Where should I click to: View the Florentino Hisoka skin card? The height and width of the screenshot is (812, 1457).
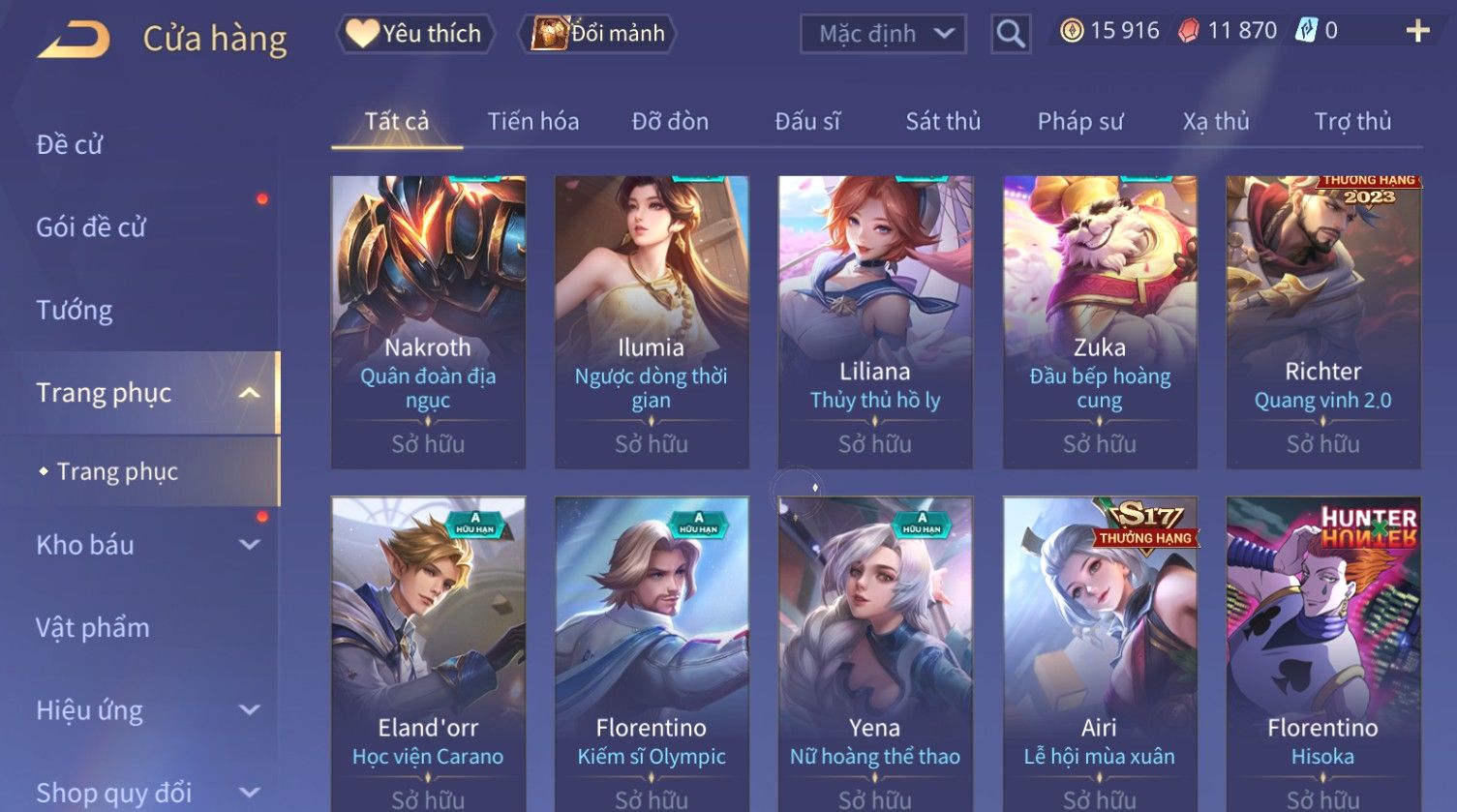(x=1322, y=648)
